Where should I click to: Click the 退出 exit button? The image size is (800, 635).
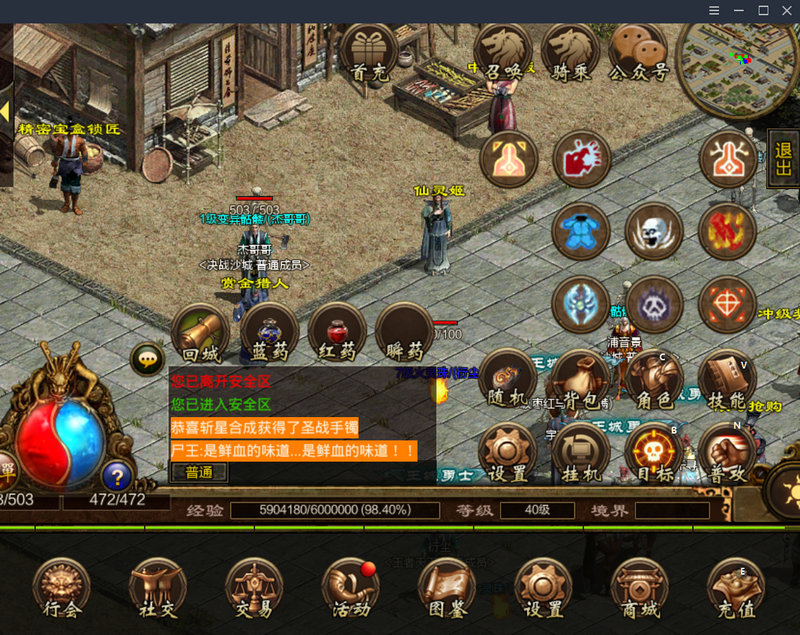pyautogui.click(x=783, y=160)
